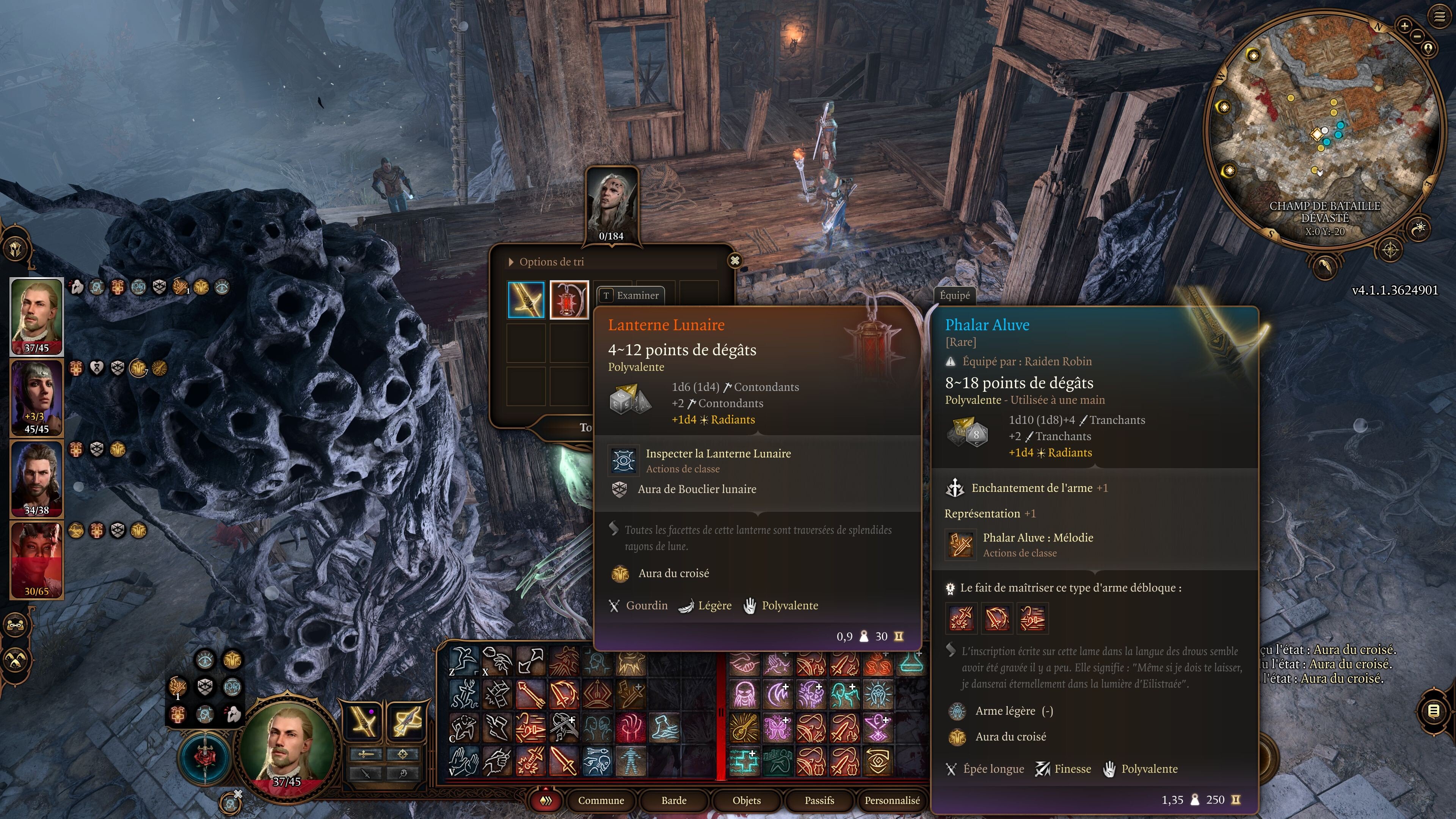Switch to the Passifs tab
The height and width of the screenshot is (819, 1456).
click(819, 800)
